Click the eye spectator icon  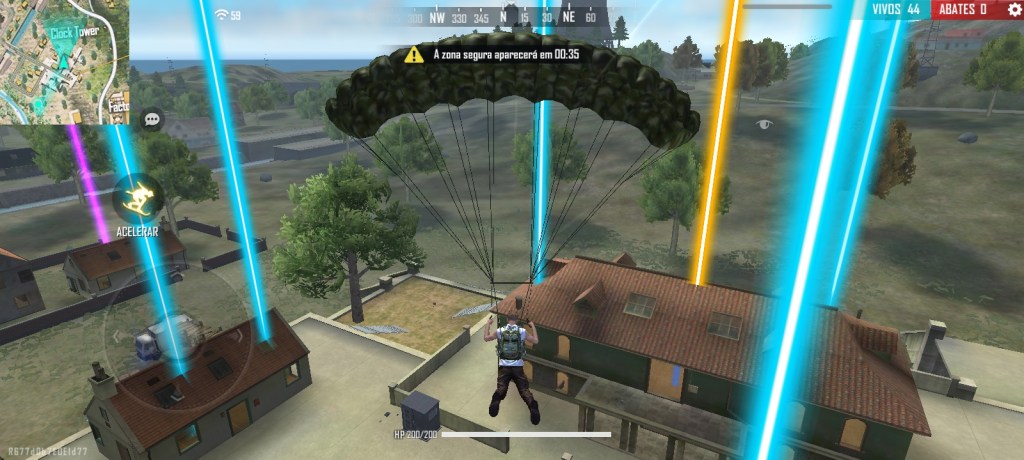[766, 124]
